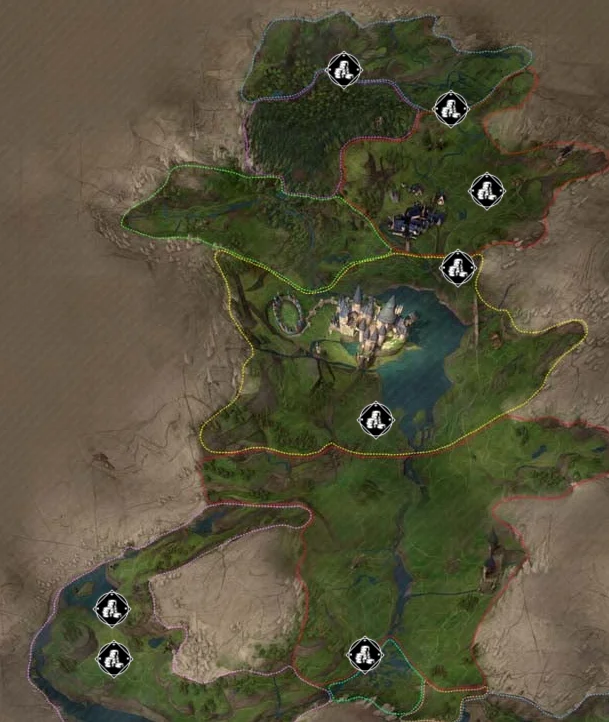Select the marker where blue and red borders meet

(451, 108)
